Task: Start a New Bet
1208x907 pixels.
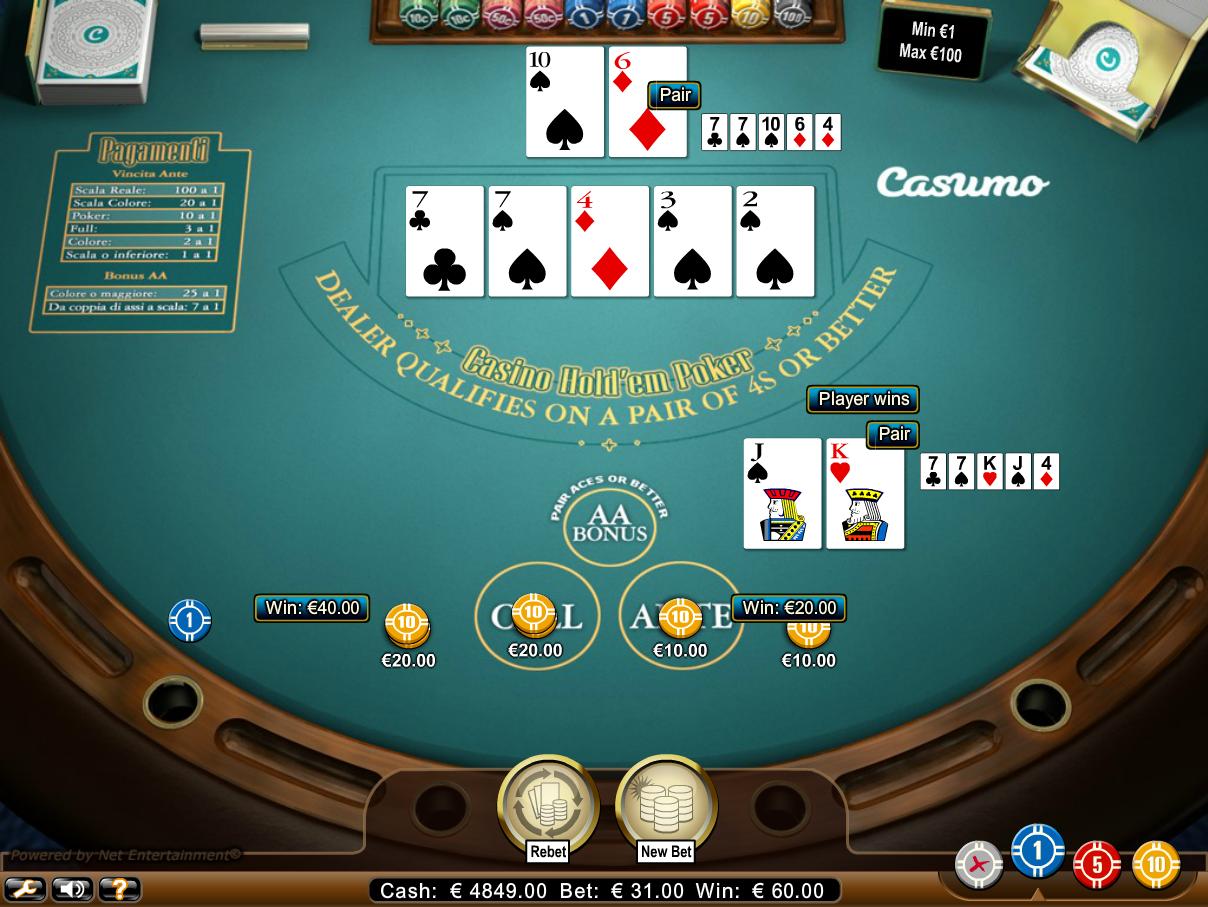Action: [x=666, y=807]
